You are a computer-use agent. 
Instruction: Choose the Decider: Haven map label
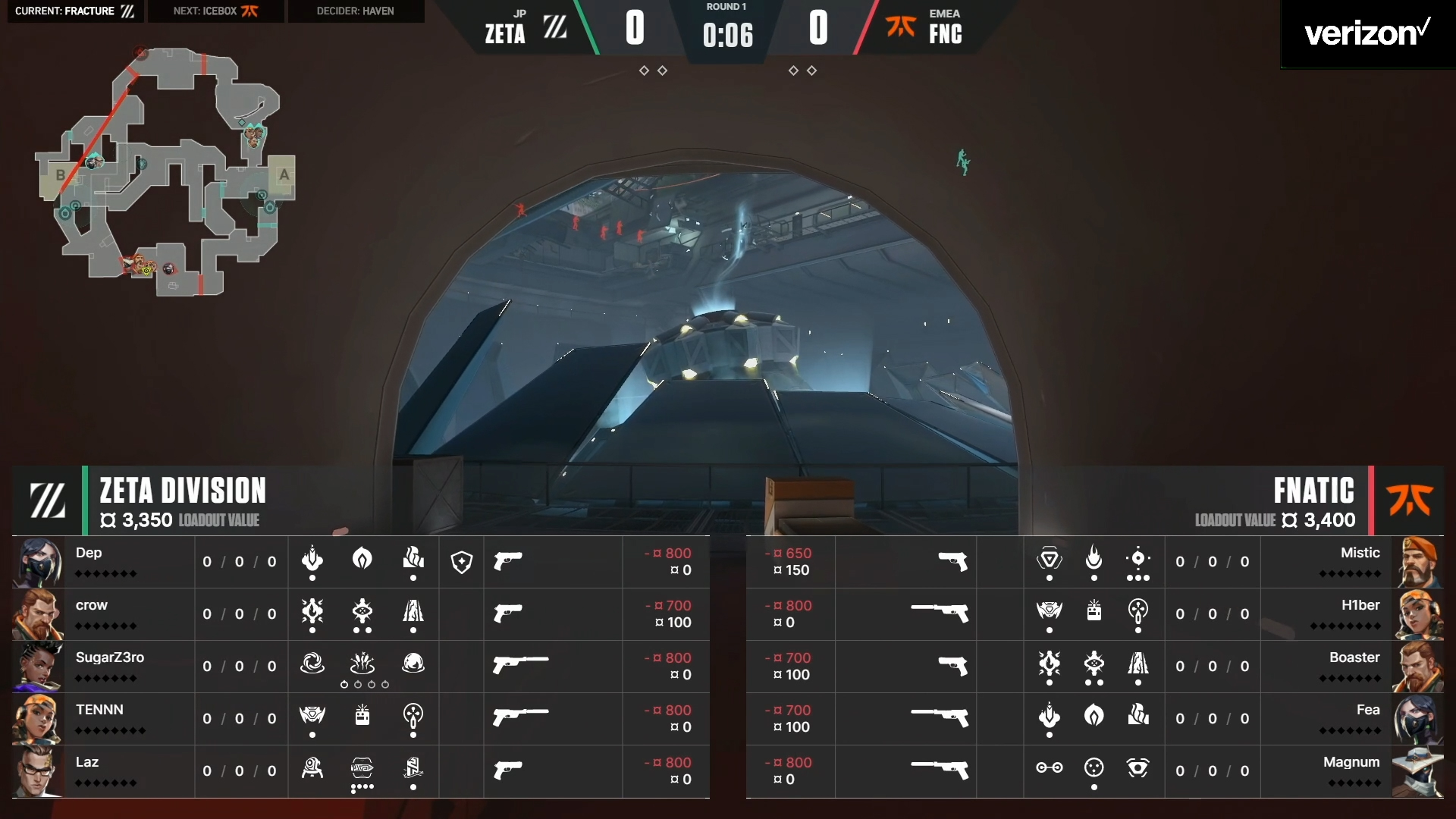coord(355,11)
